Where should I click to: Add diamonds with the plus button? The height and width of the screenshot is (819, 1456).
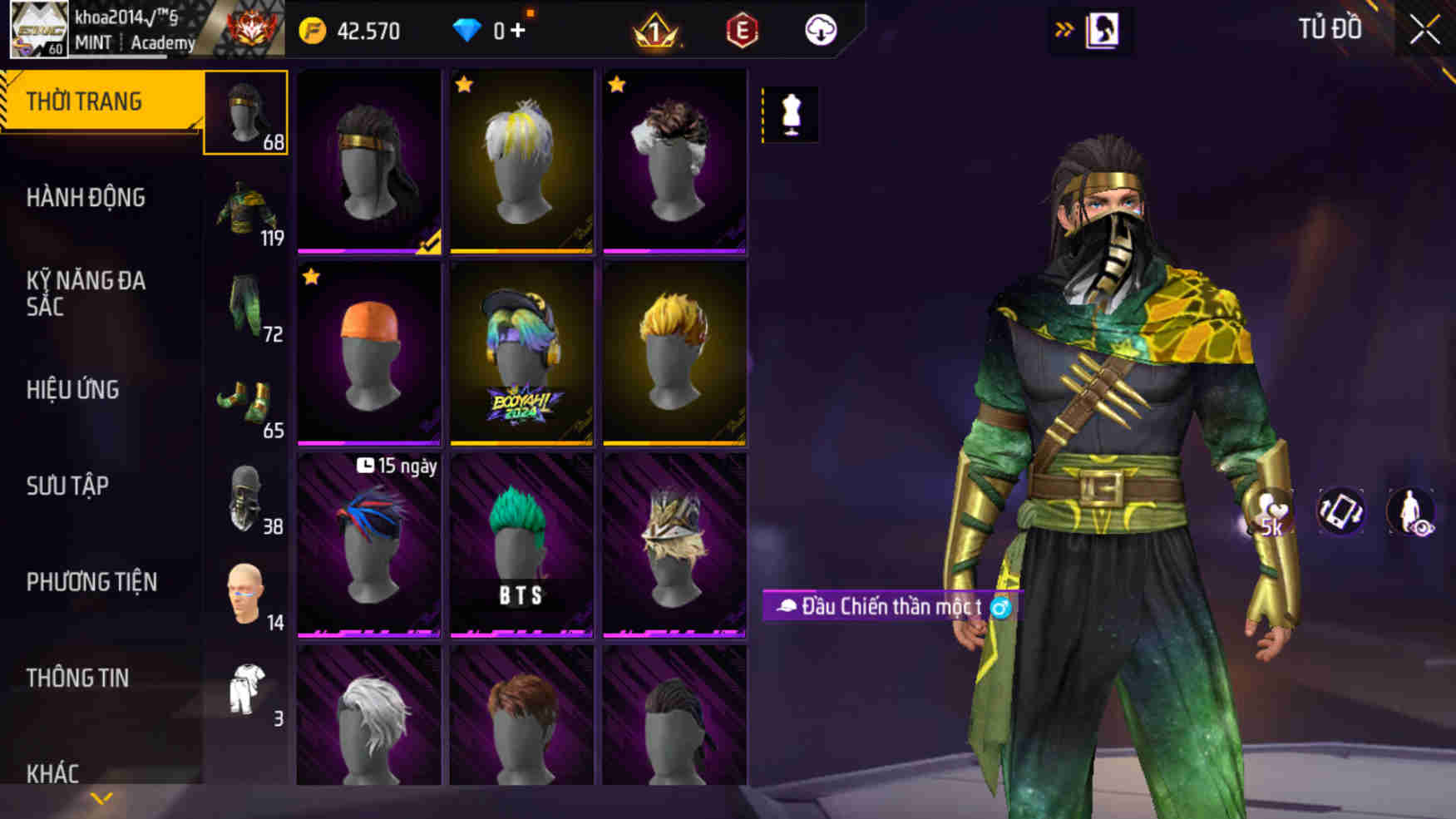[518, 31]
